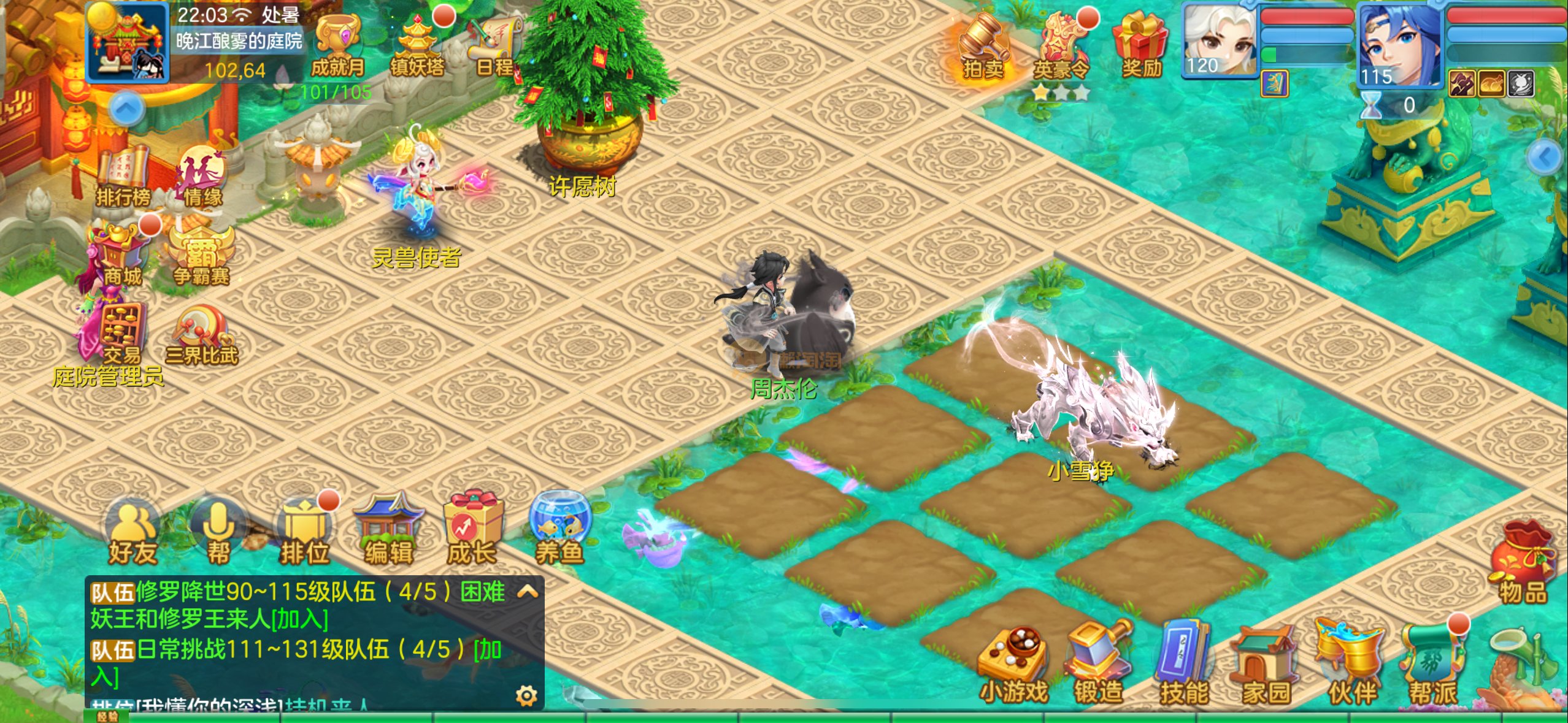Image resolution: width=1568 pixels, height=723 pixels.
Task: Open the 镇妖塔 tower challenge
Action: (418, 46)
